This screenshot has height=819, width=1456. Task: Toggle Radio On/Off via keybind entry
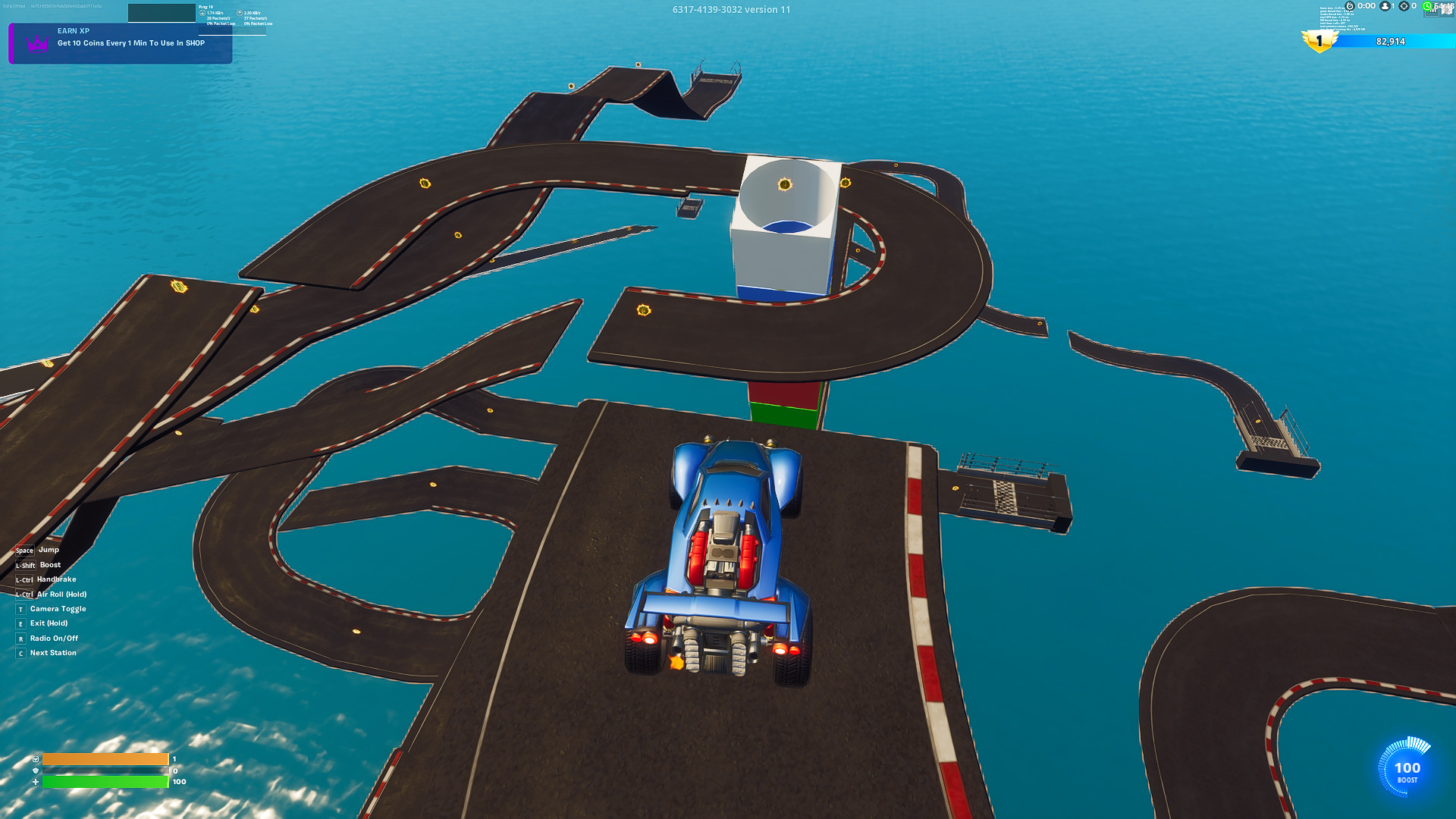click(53, 638)
